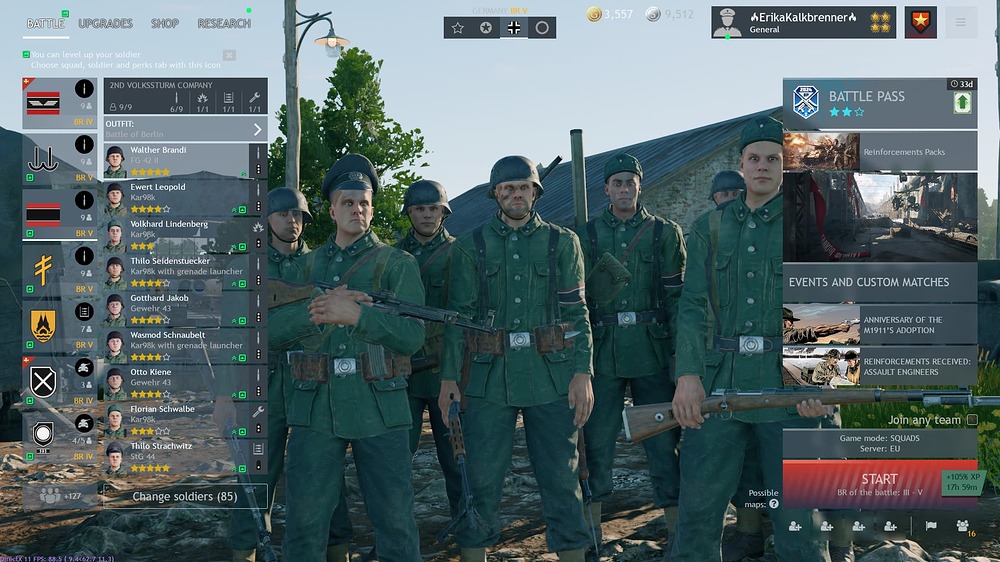This screenshot has width=1000, height=562.
Task: Select the Germany iron cross faction icon
Action: [x=514, y=28]
